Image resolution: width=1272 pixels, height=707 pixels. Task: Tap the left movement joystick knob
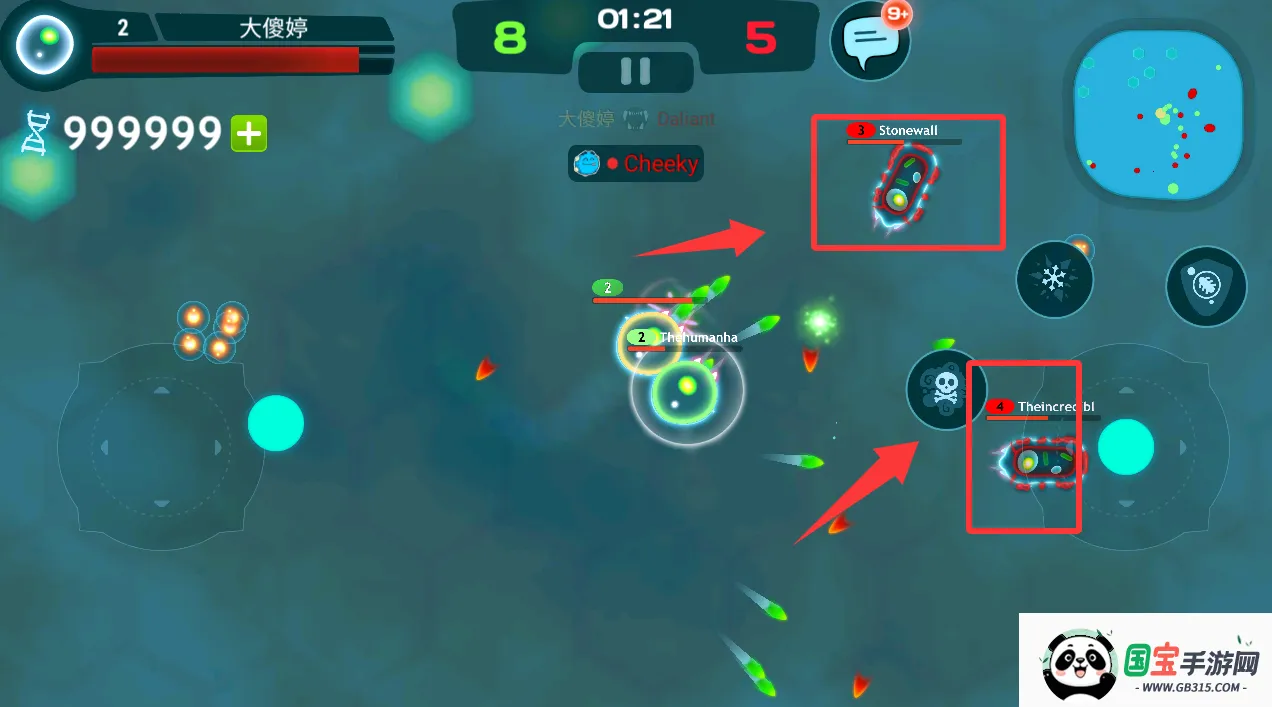275,423
